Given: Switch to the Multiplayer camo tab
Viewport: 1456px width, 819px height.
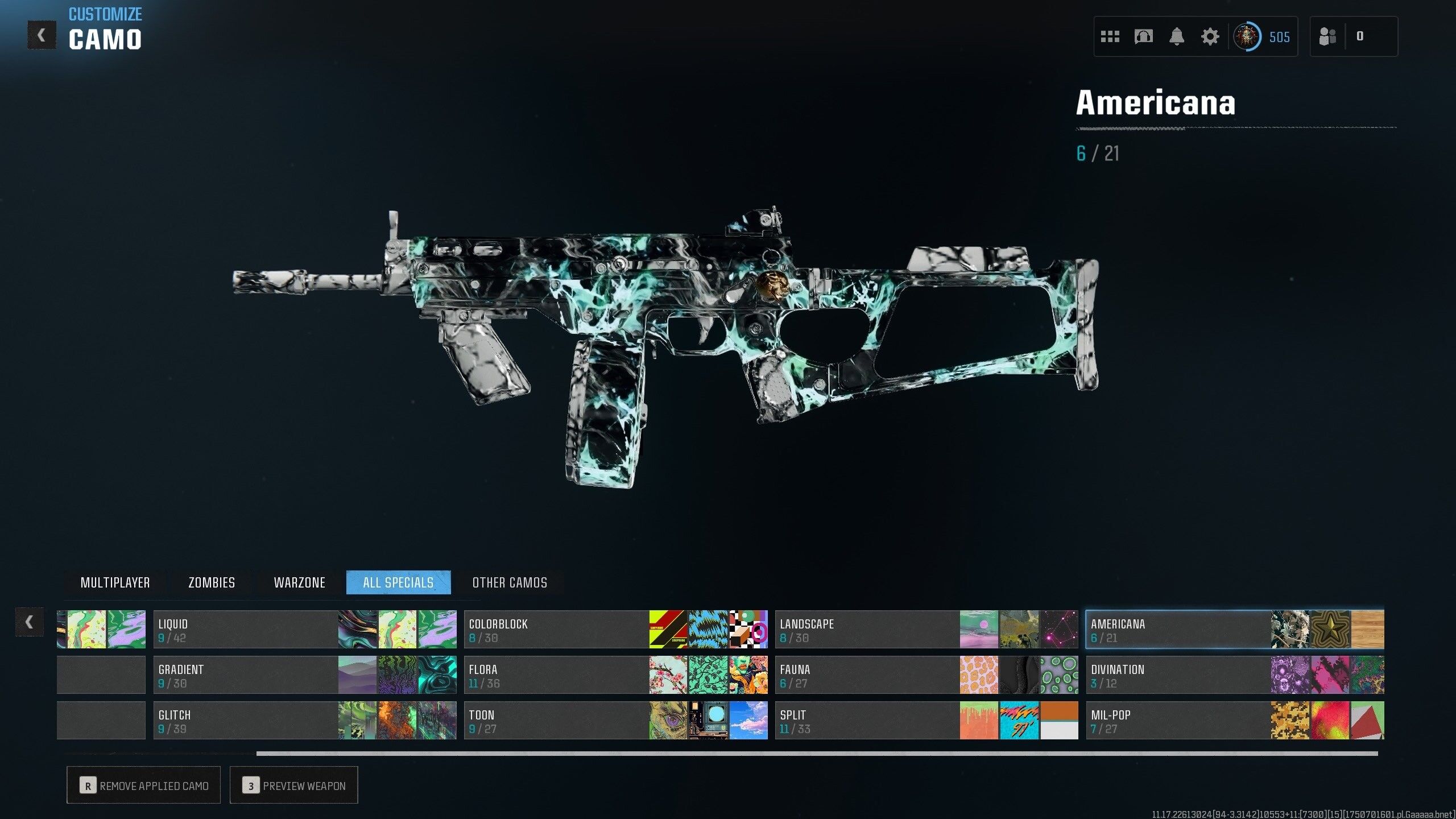Looking at the screenshot, I should click(115, 582).
